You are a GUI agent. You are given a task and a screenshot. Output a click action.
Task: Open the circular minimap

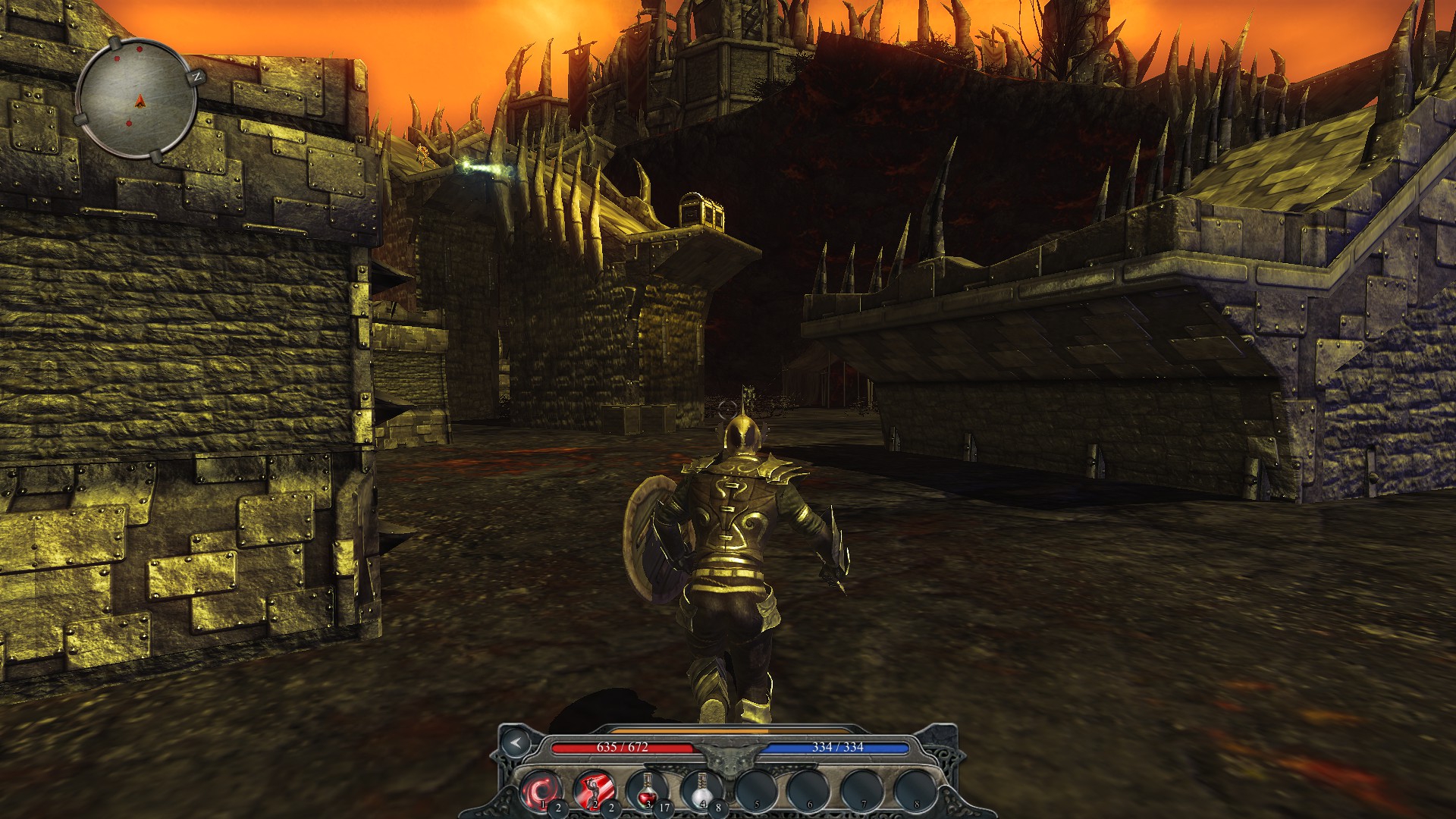coord(137,99)
